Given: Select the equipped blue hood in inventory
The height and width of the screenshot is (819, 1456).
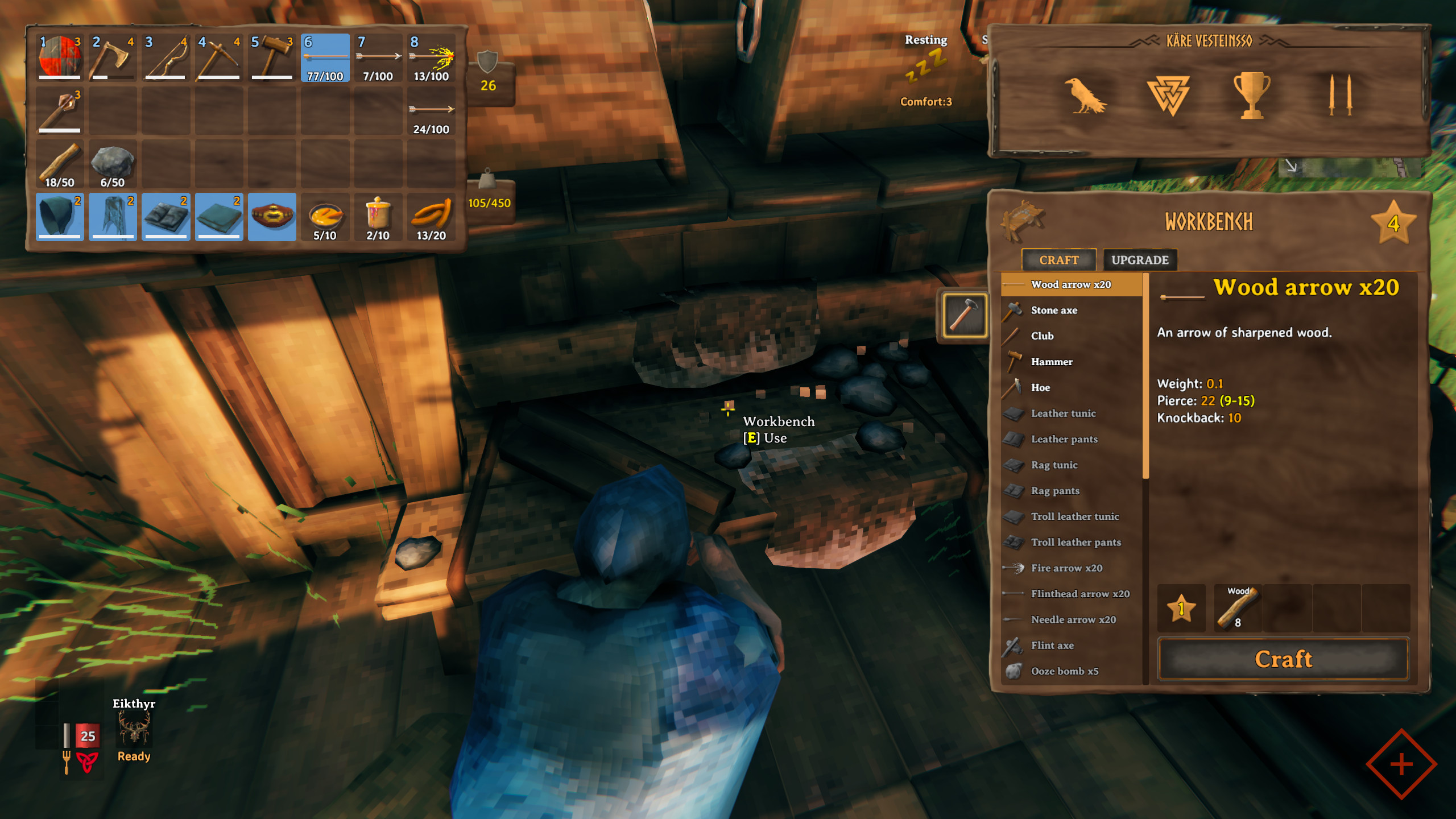Looking at the screenshot, I should [59, 217].
